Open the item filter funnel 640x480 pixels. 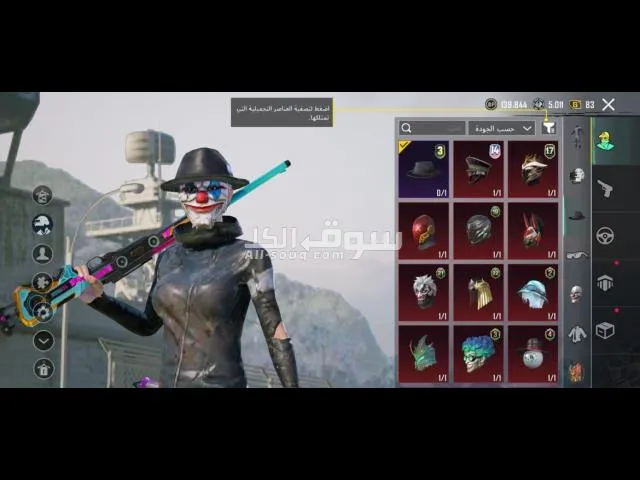[x=548, y=128]
